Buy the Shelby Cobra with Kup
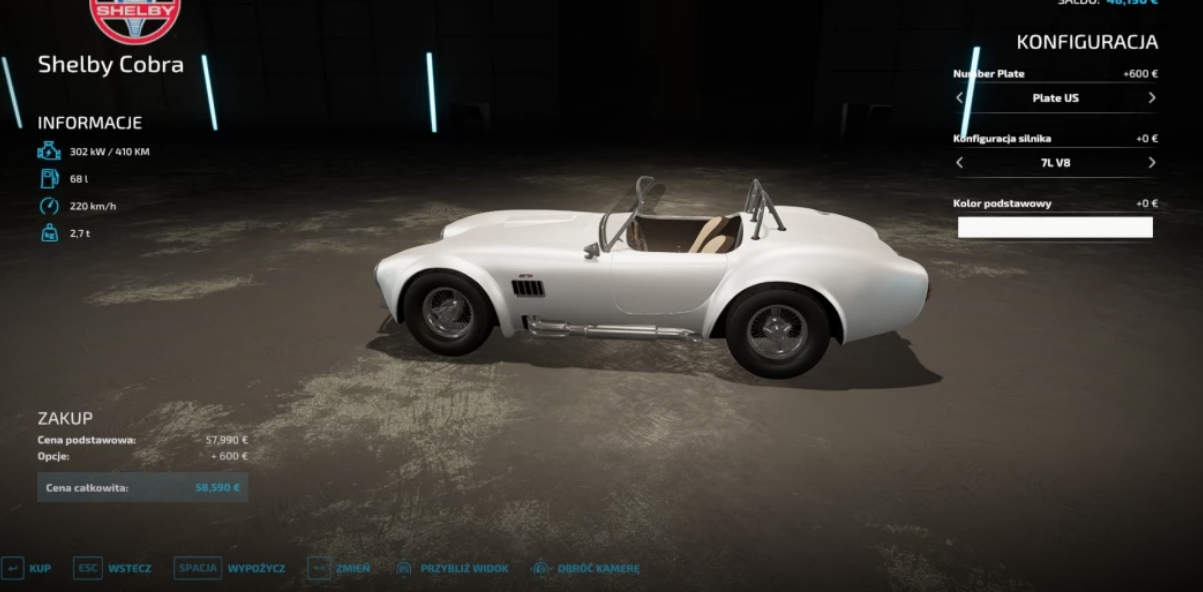 click(28, 568)
